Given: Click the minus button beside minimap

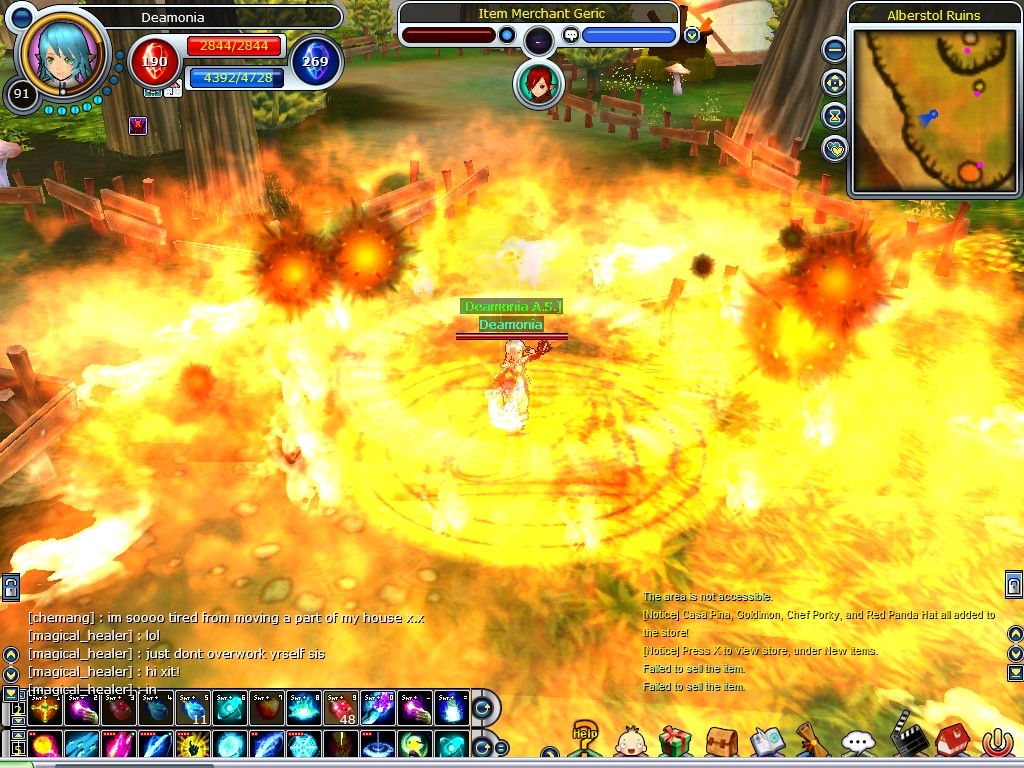Looking at the screenshot, I should click(834, 49).
